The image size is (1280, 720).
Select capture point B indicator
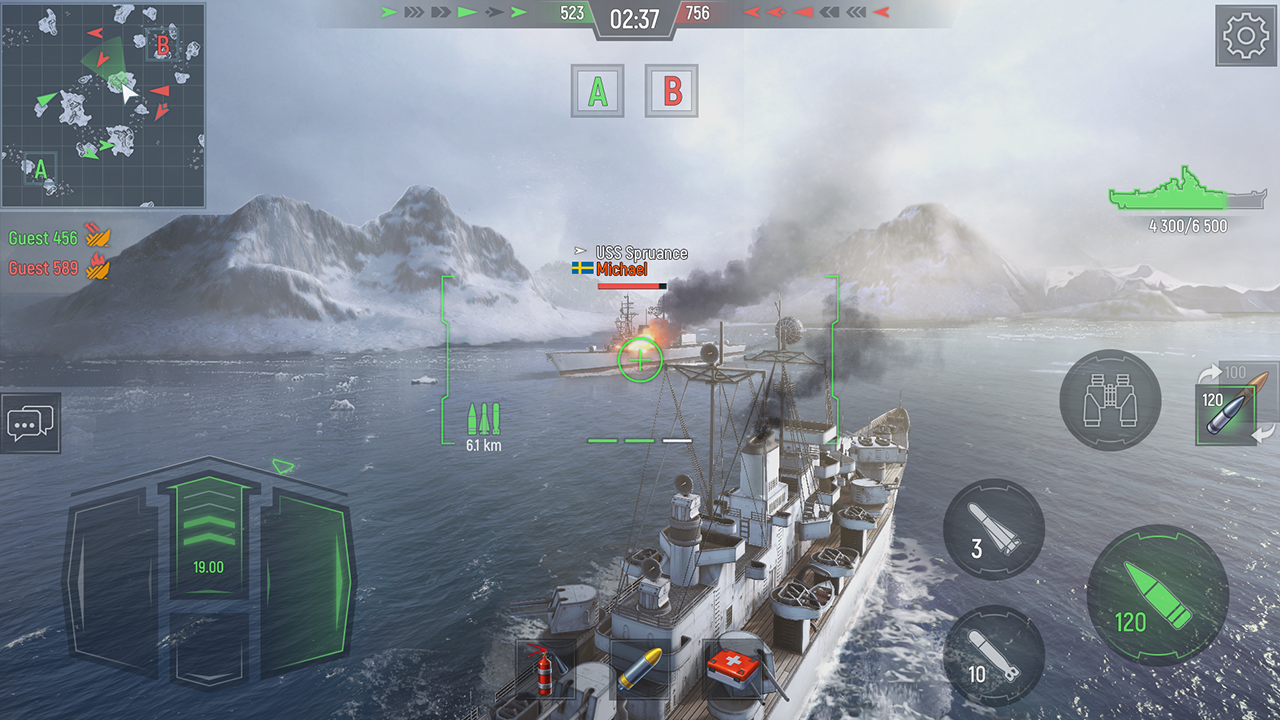[x=670, y=88]
